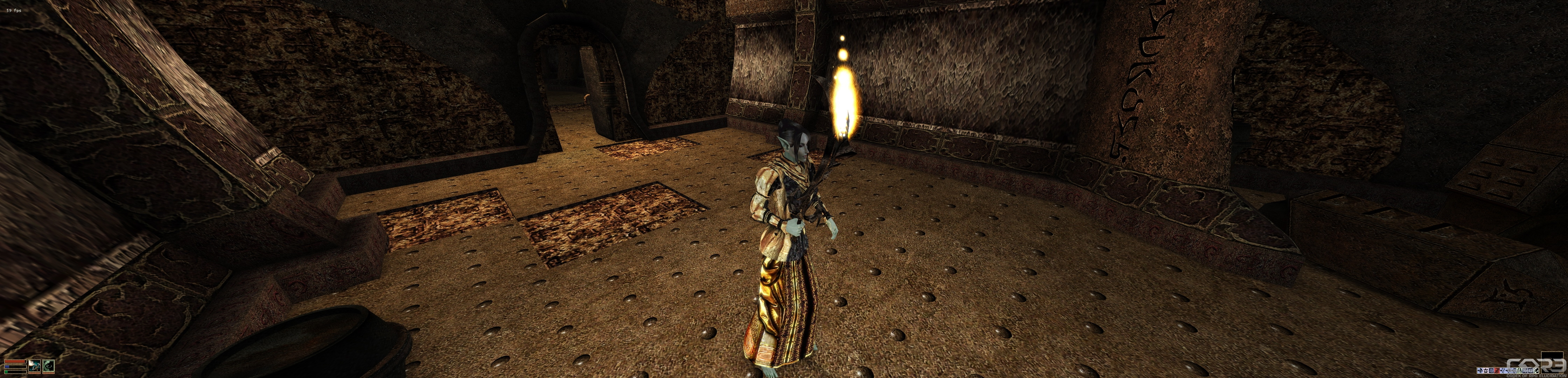Check the black-and-white eye effect icon
Screen dimensions: 1568x378
(x=1536, y=371)
